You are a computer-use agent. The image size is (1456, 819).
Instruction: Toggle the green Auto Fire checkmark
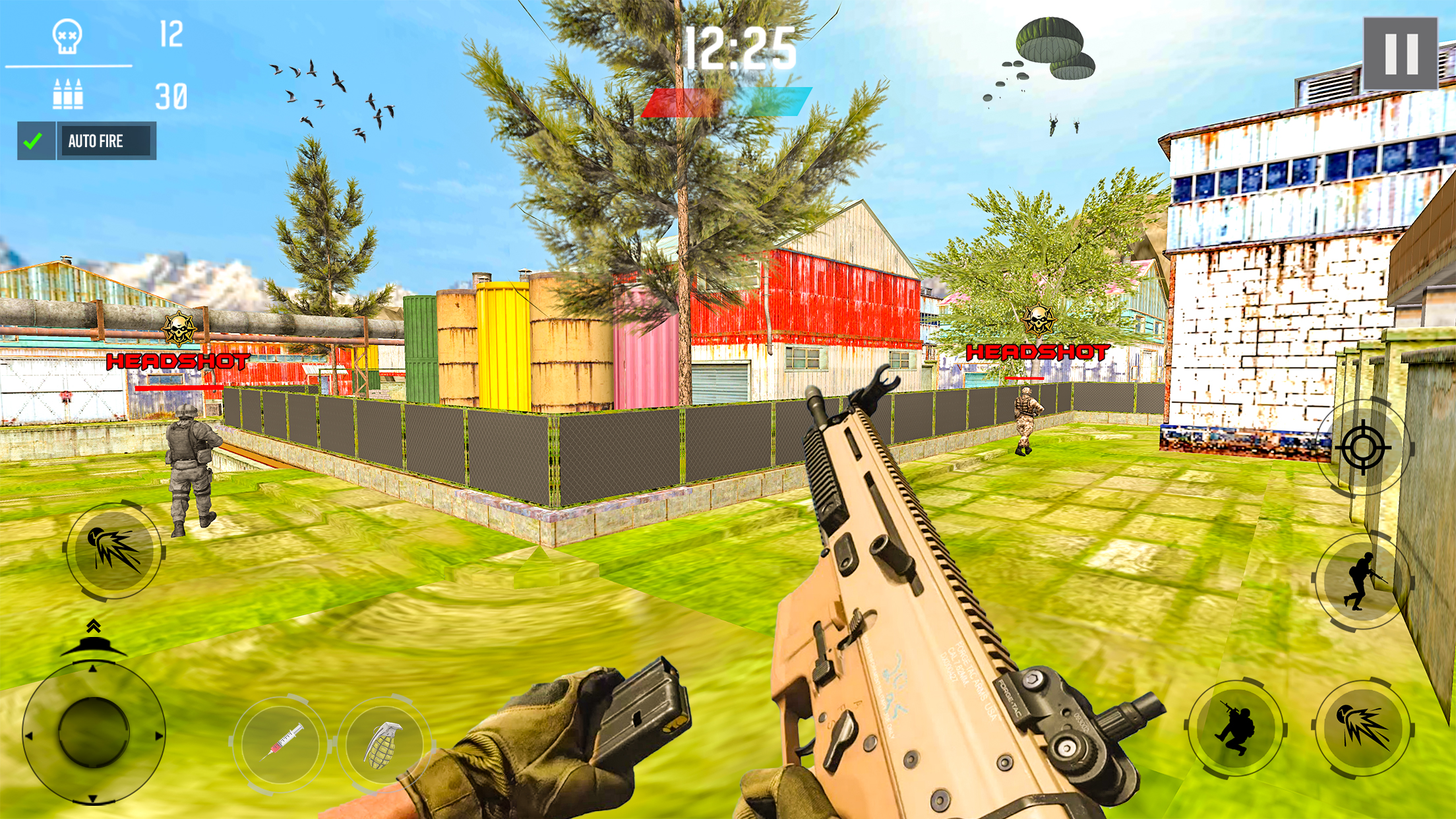37,139
